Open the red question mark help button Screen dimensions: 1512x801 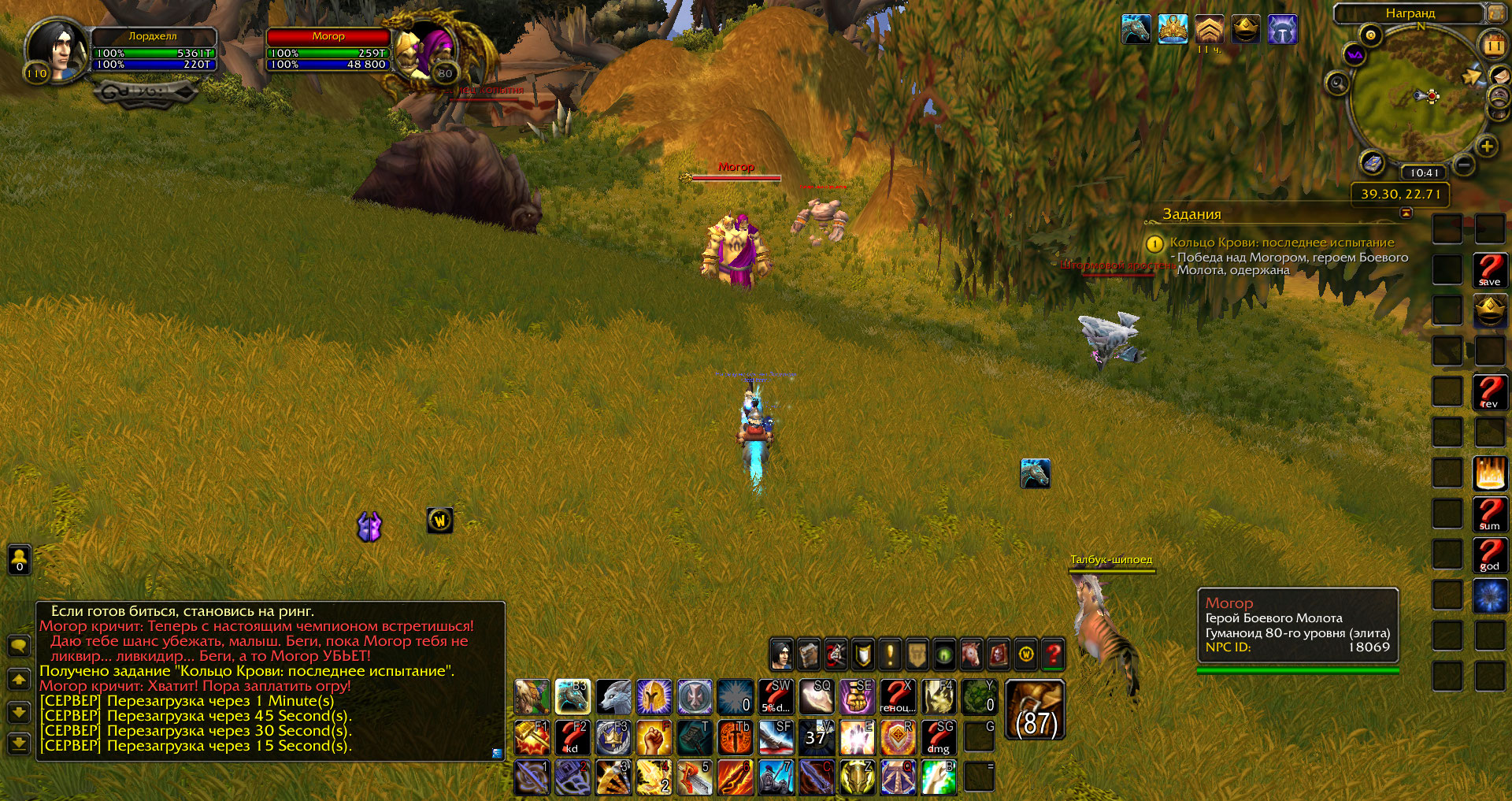click(x=1053, y=654)
